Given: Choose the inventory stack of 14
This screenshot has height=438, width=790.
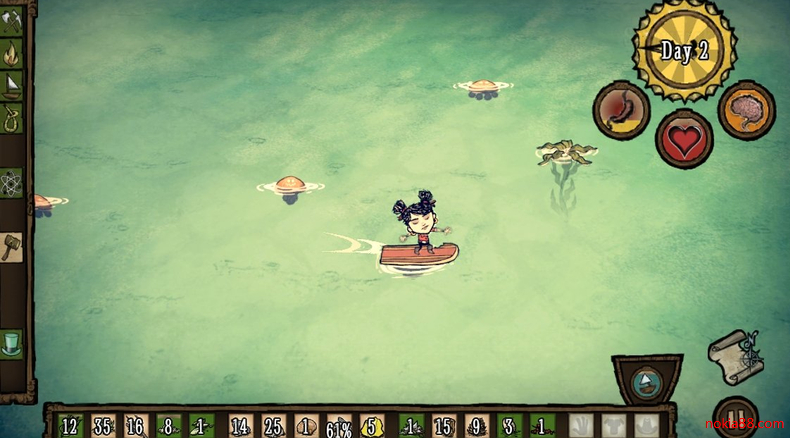Looking at the screenshot, I should pos(241,425).
